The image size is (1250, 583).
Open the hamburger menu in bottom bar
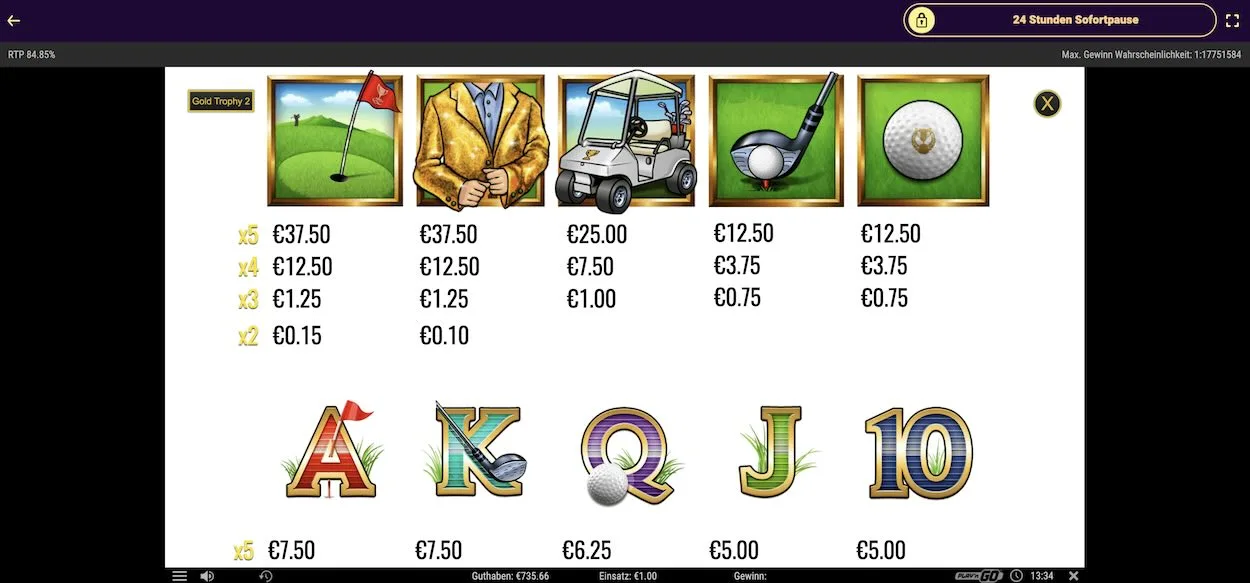click(179, 576)
